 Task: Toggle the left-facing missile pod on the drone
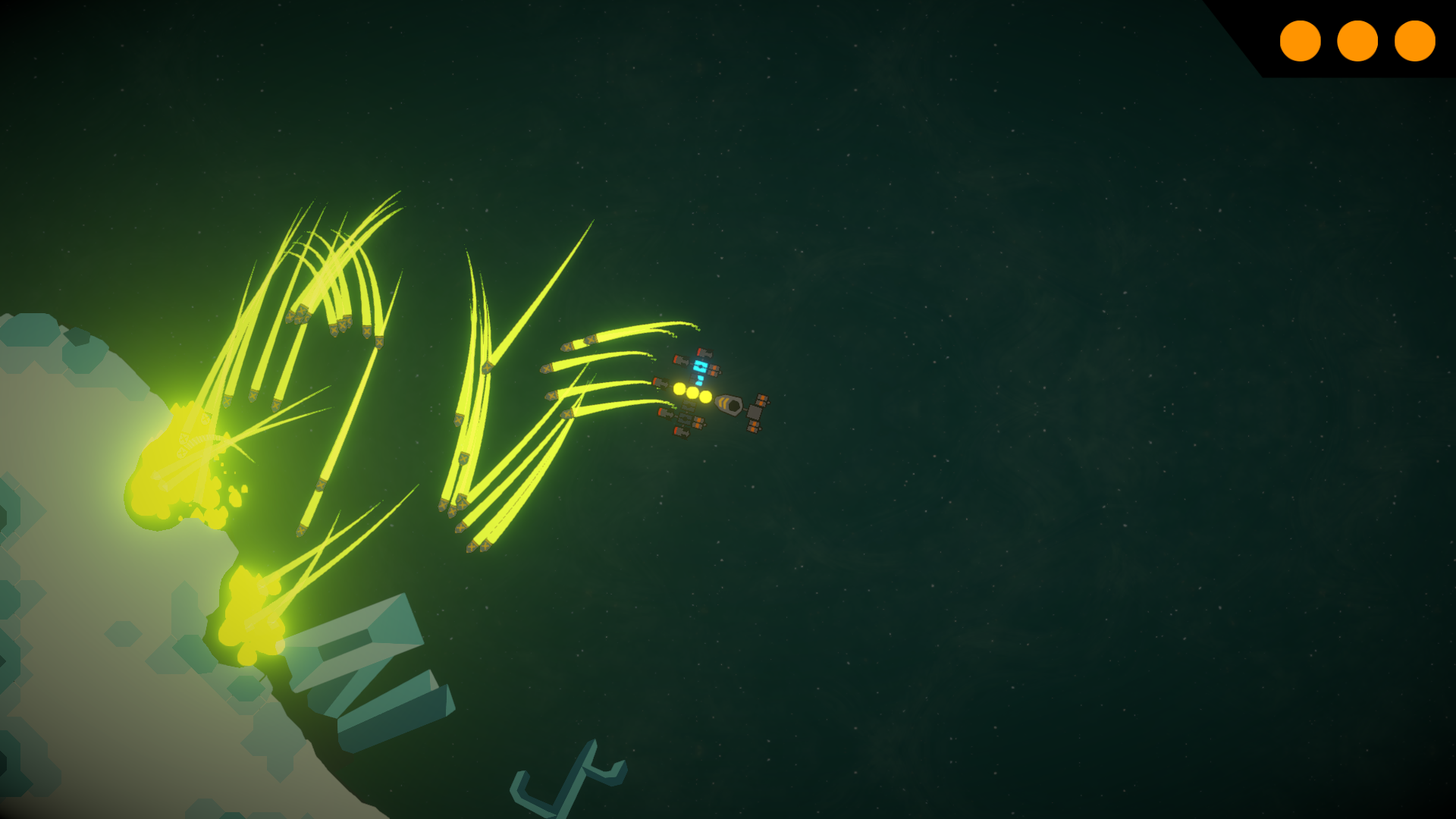coord(658,383)
